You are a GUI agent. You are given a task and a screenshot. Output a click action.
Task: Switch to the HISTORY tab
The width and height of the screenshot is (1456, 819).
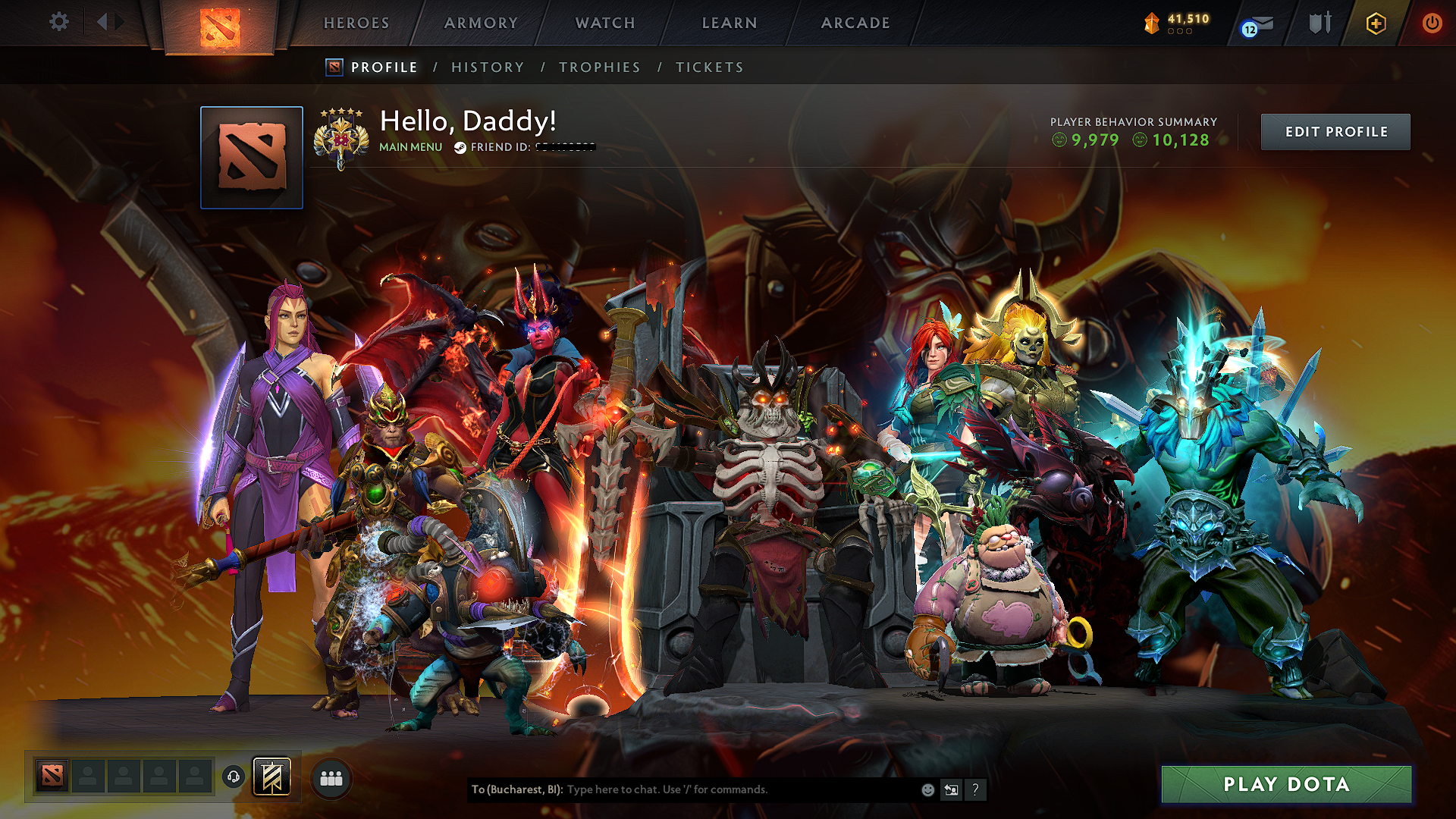488,67
